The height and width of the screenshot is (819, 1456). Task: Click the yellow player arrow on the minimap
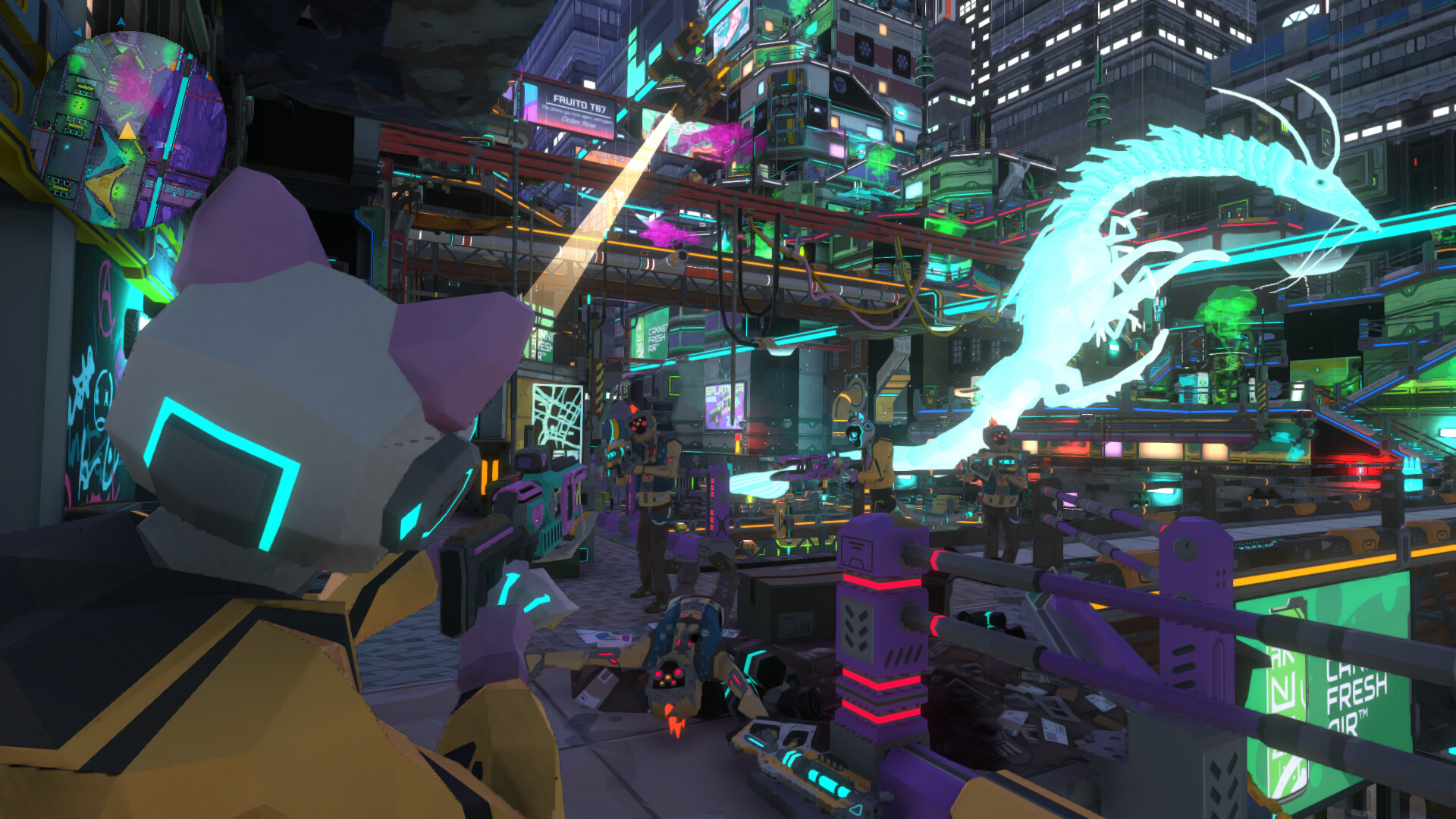128,131
